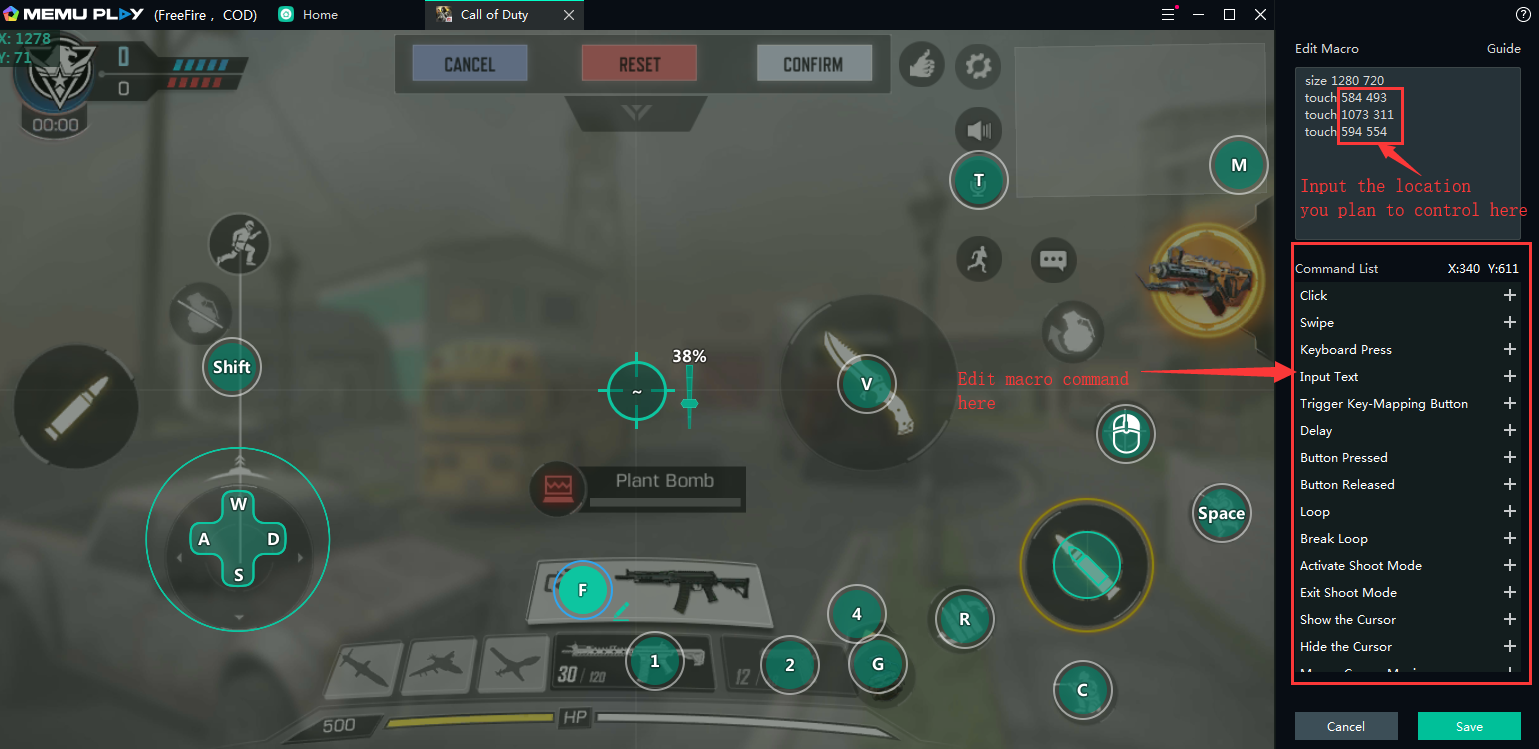This screenshot has width=1539, height=749.
Task: Tap the reload button marked R
Action: tap(964, 619)
